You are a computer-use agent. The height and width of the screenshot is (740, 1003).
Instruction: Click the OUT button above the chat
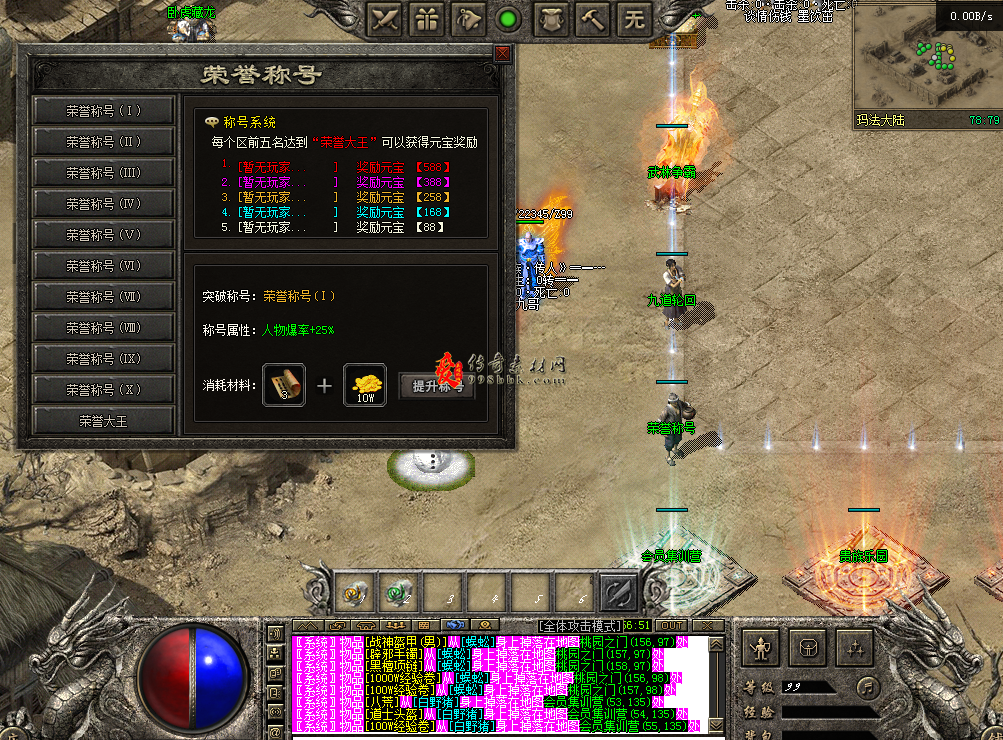point(673,625)
